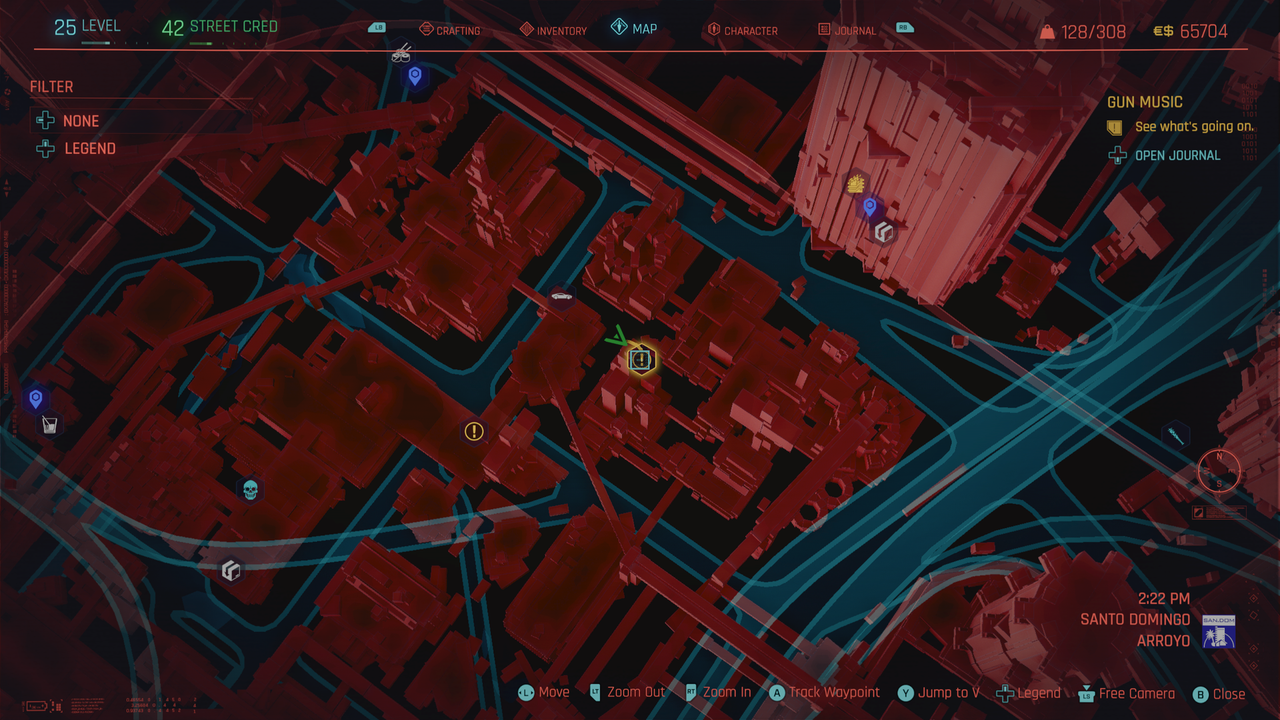
Task: Show the map Legend from the filter list
Action: [x=89, y=149]
